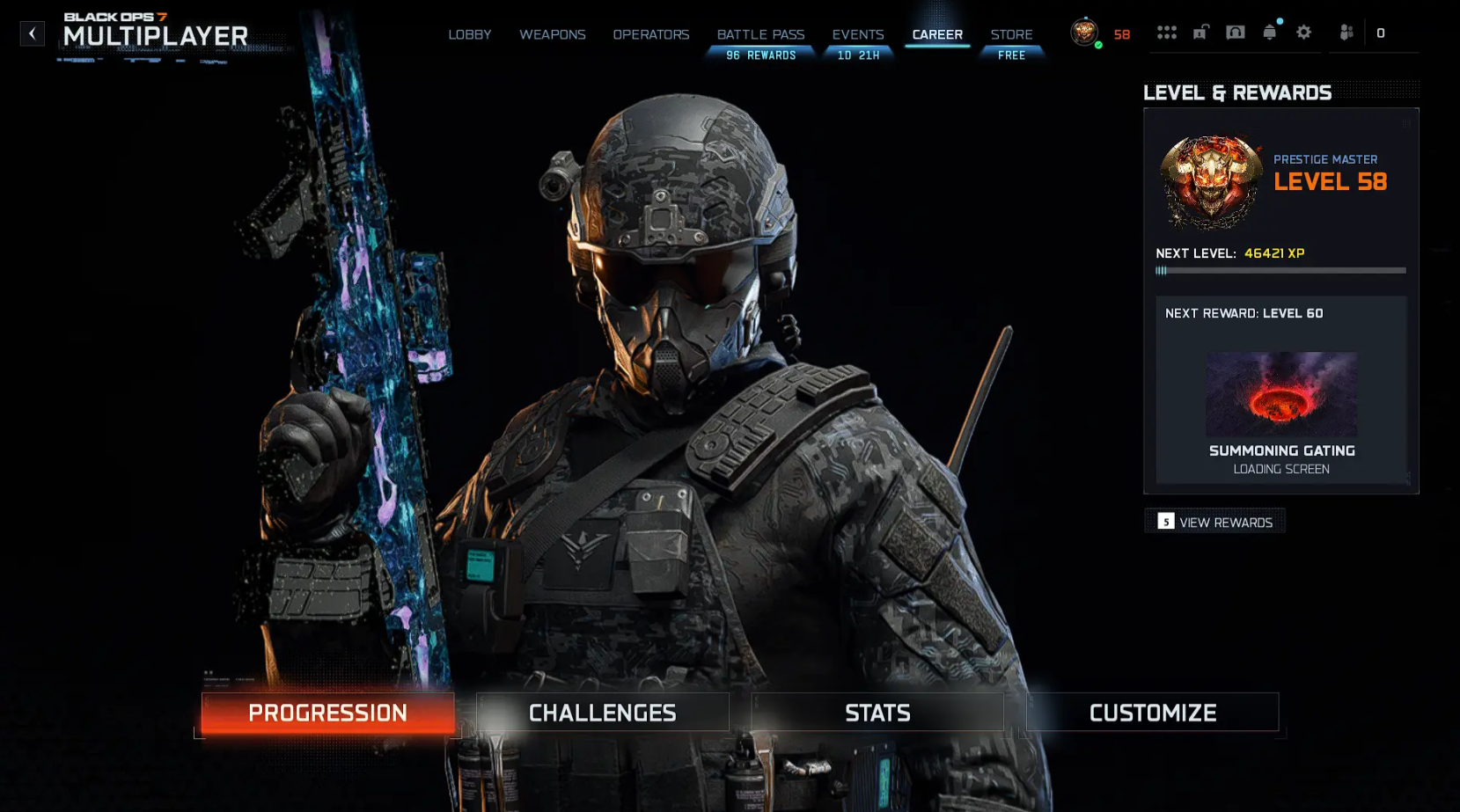The image size is (1460, 812).
Task: Navigate to the WEAPONS menu
Action: [x=553, y=34]
